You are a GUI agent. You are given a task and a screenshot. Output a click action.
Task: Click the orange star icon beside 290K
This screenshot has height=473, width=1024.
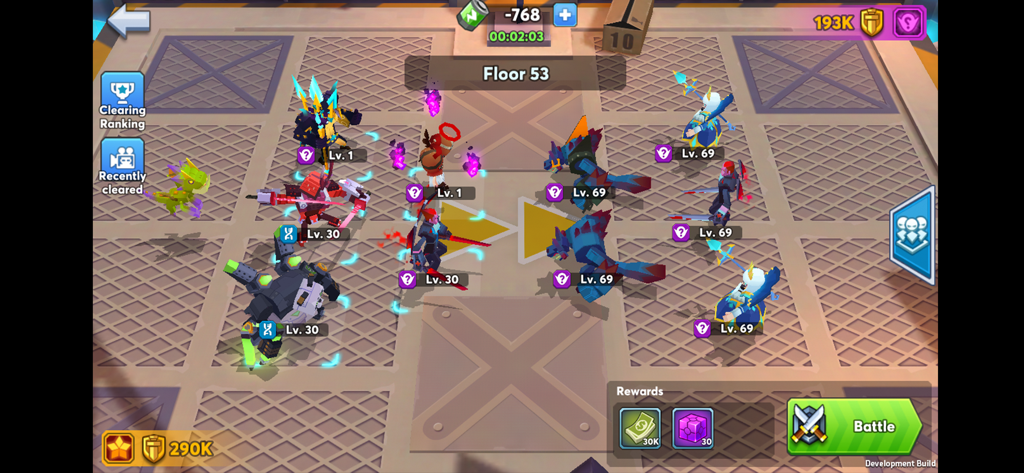point(118,448)
